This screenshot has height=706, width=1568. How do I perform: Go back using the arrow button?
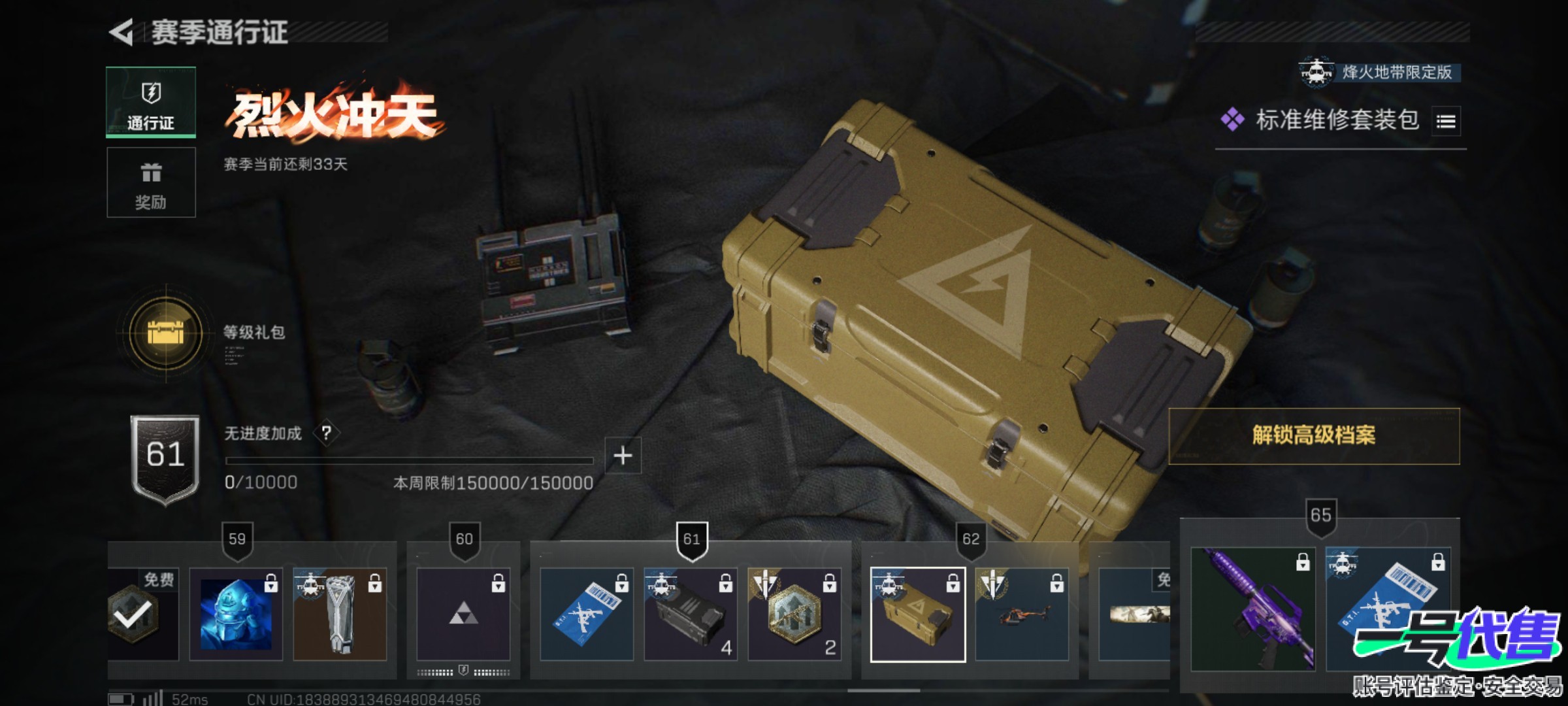(122, 33)
